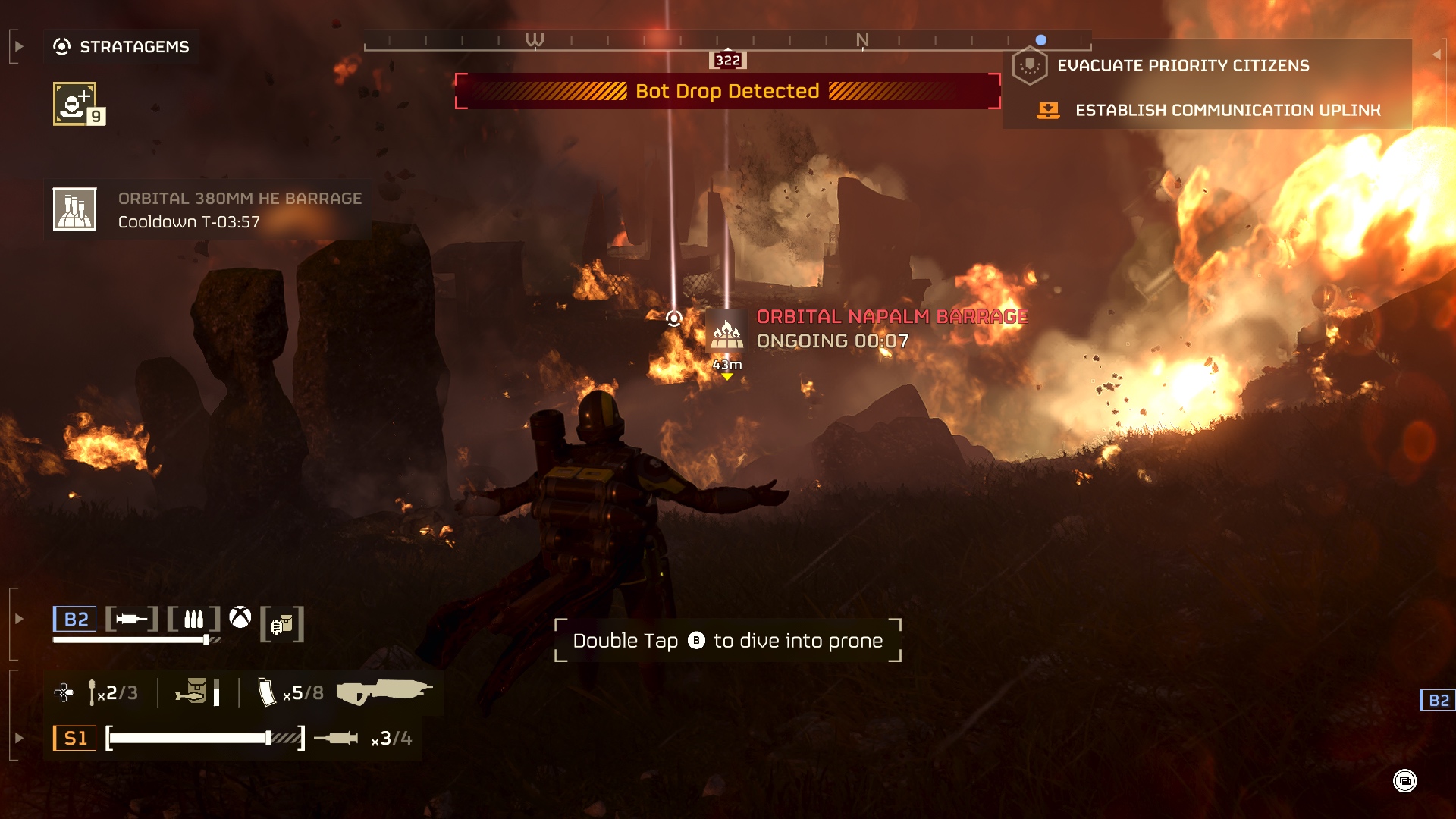Click the B2 offscreen teammate indicator
This screenshot has width=1456, height=819.
pyautogui.click(x=1438, y=700)
